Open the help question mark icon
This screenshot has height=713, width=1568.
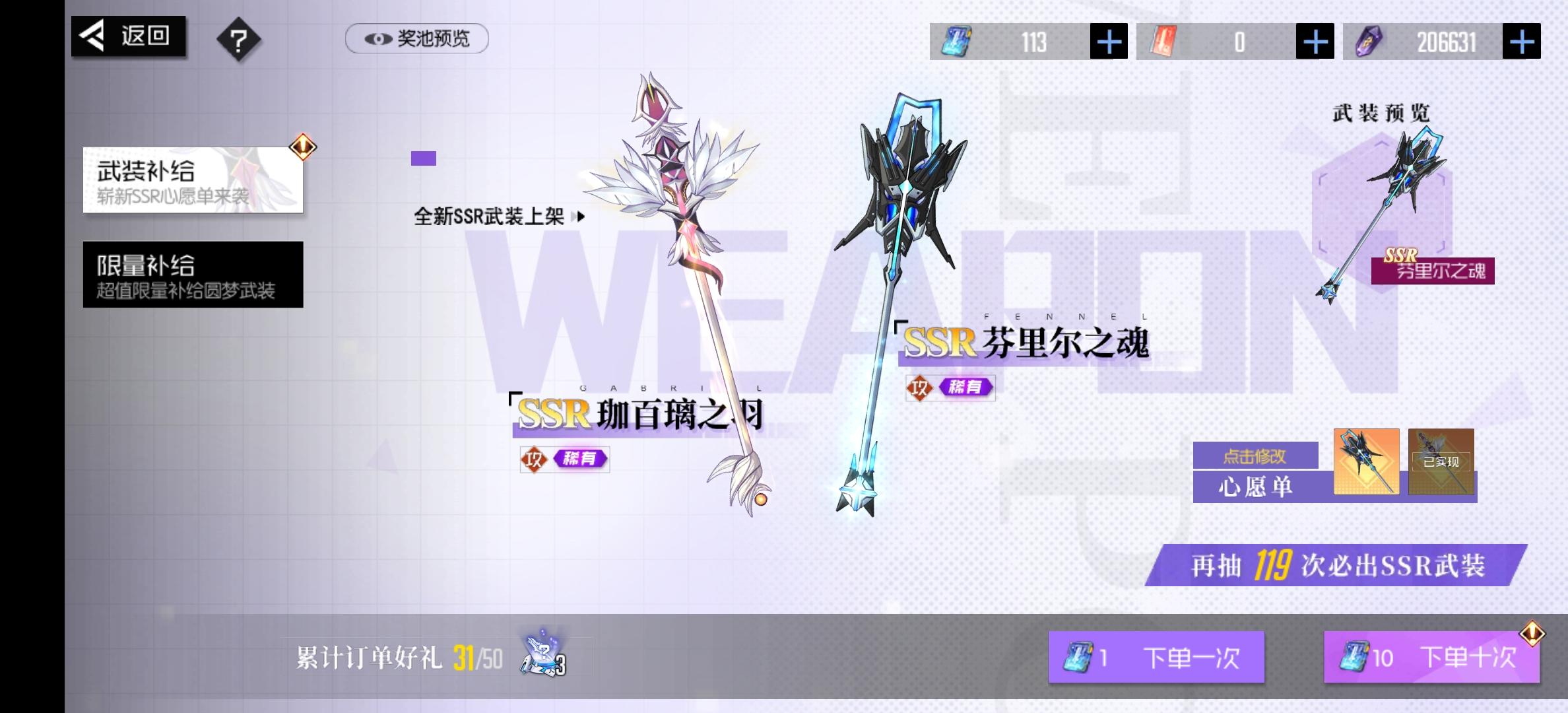[240, 40]
